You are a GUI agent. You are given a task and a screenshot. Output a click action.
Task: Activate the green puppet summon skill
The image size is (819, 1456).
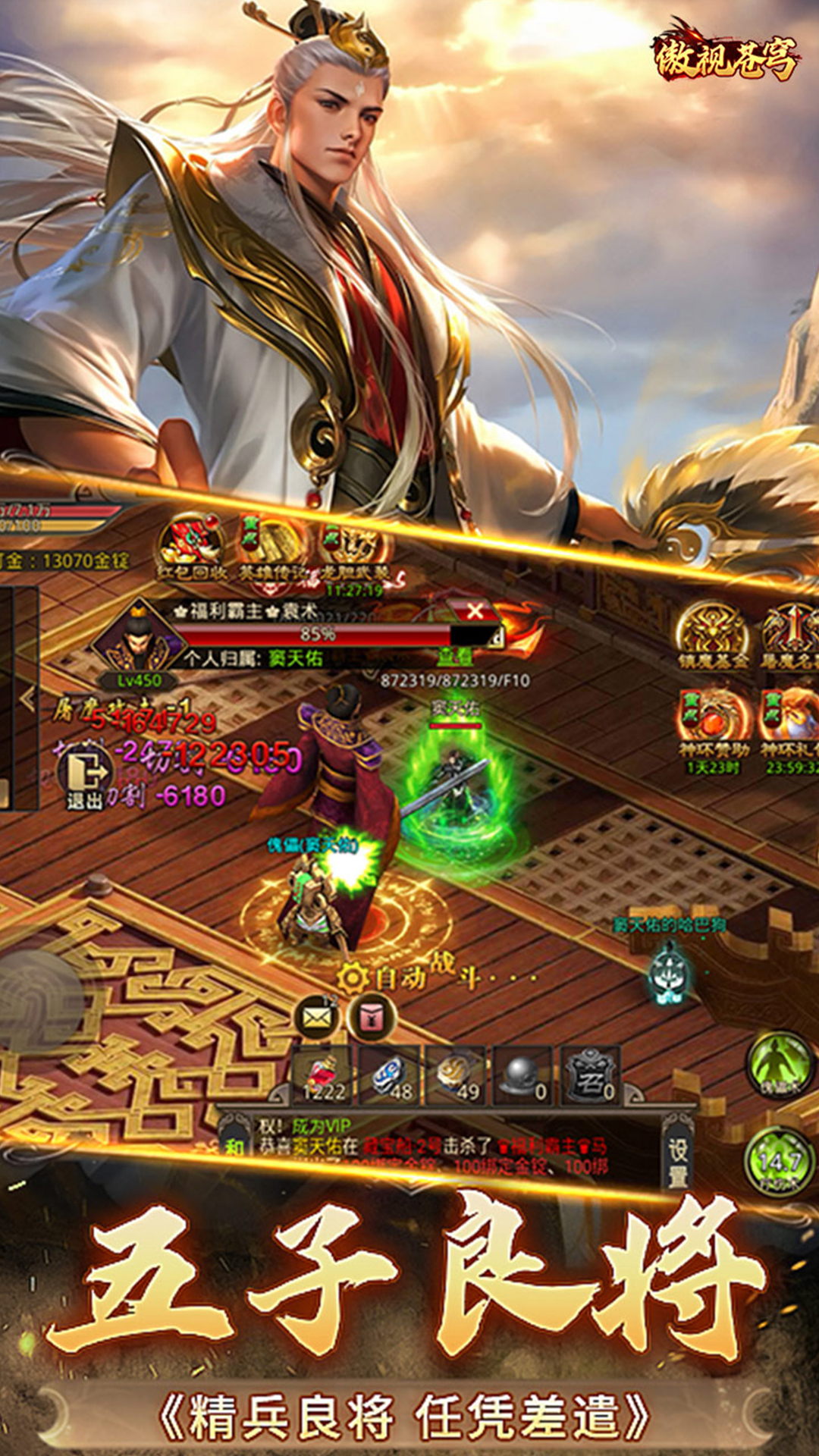(780, 1063)
